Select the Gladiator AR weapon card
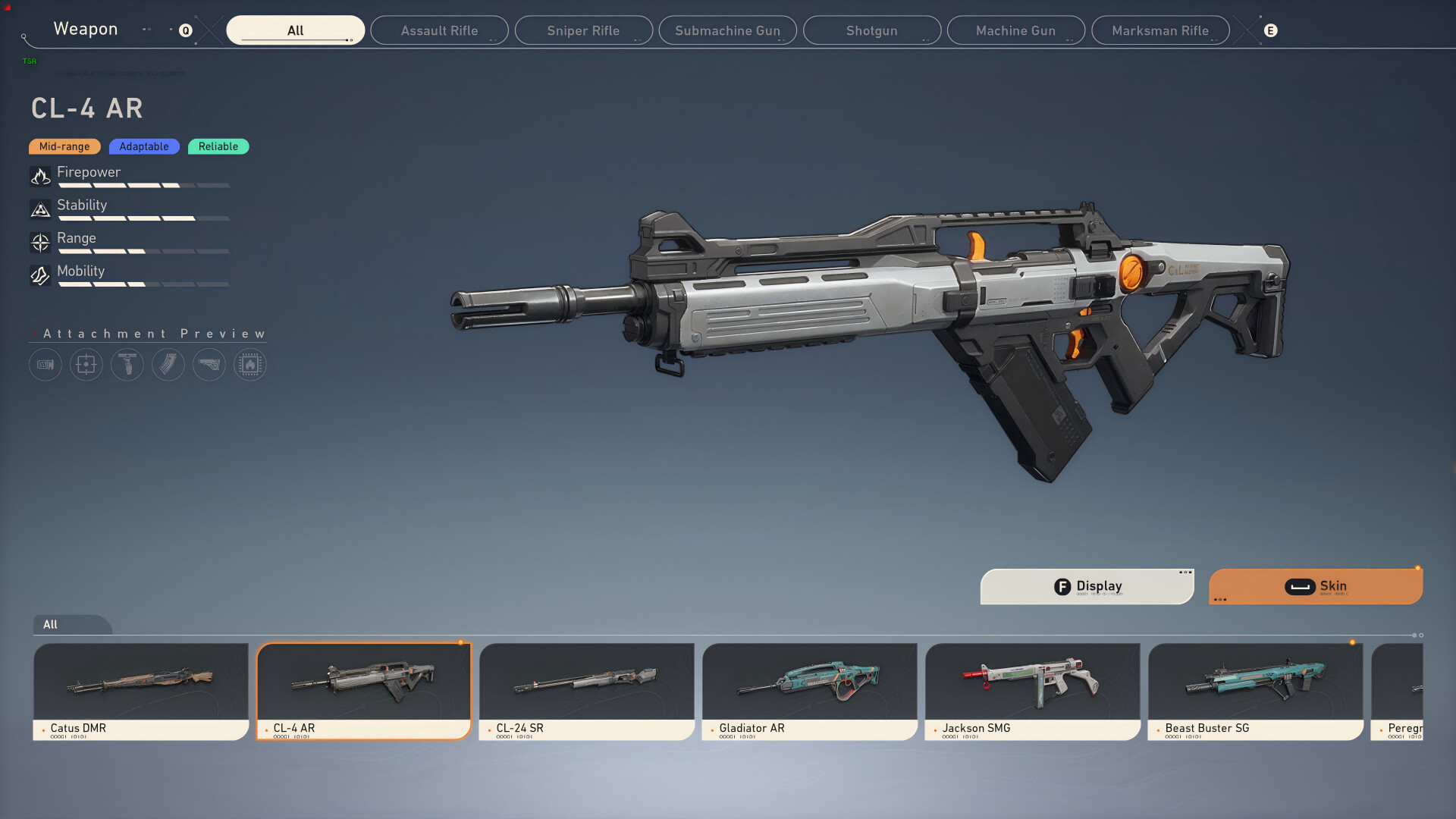This screenshot has width=1456, height=819. click(x=809, y=691)
